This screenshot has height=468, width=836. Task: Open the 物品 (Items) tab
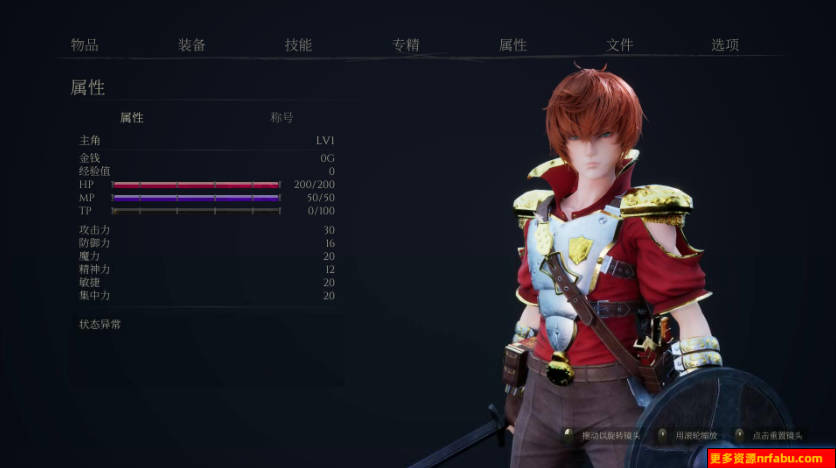[x=84, y=45]
